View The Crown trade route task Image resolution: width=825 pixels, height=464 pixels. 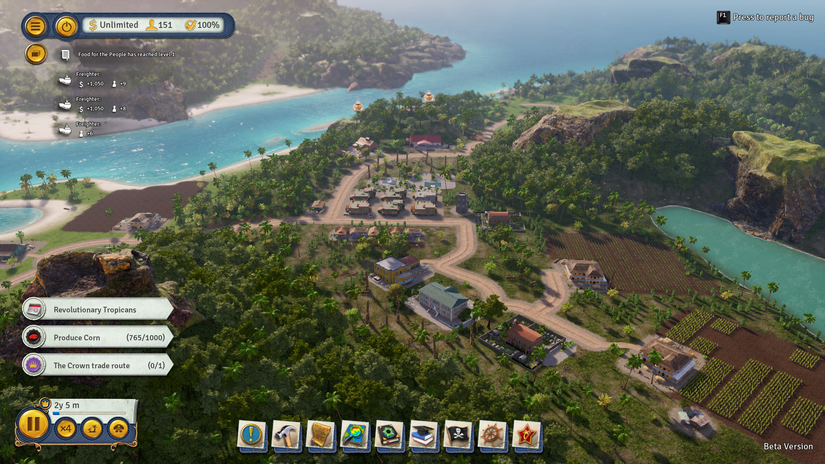tap(98, 365)
